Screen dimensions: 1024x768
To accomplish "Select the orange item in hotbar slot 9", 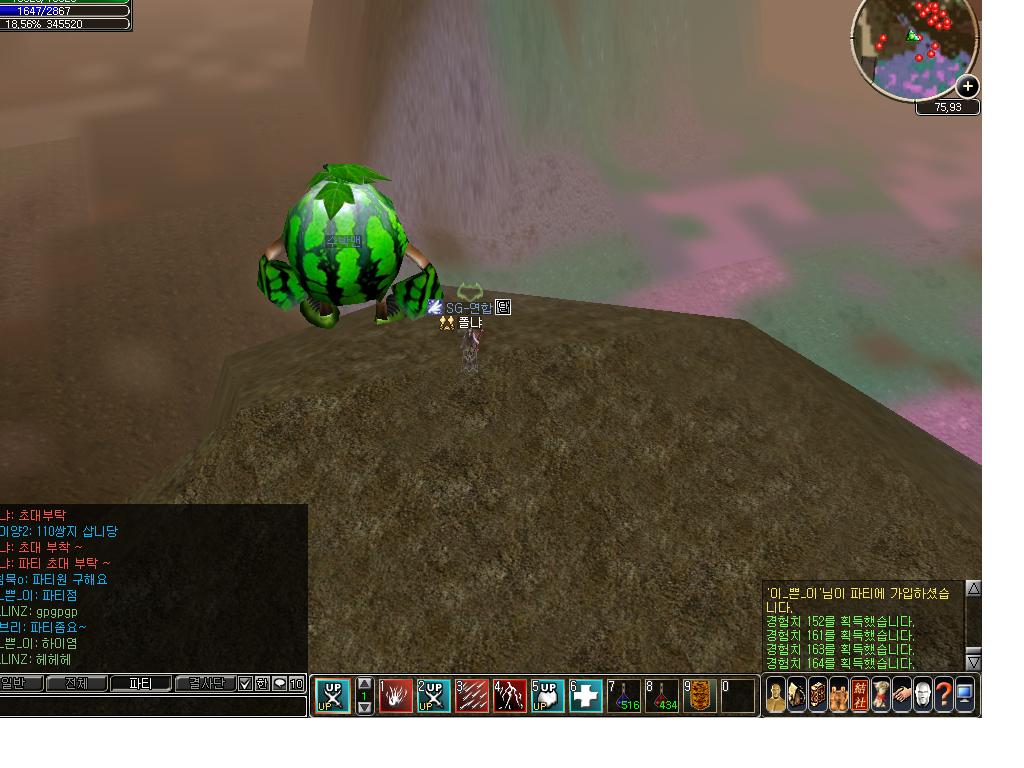I will [700, 695].
